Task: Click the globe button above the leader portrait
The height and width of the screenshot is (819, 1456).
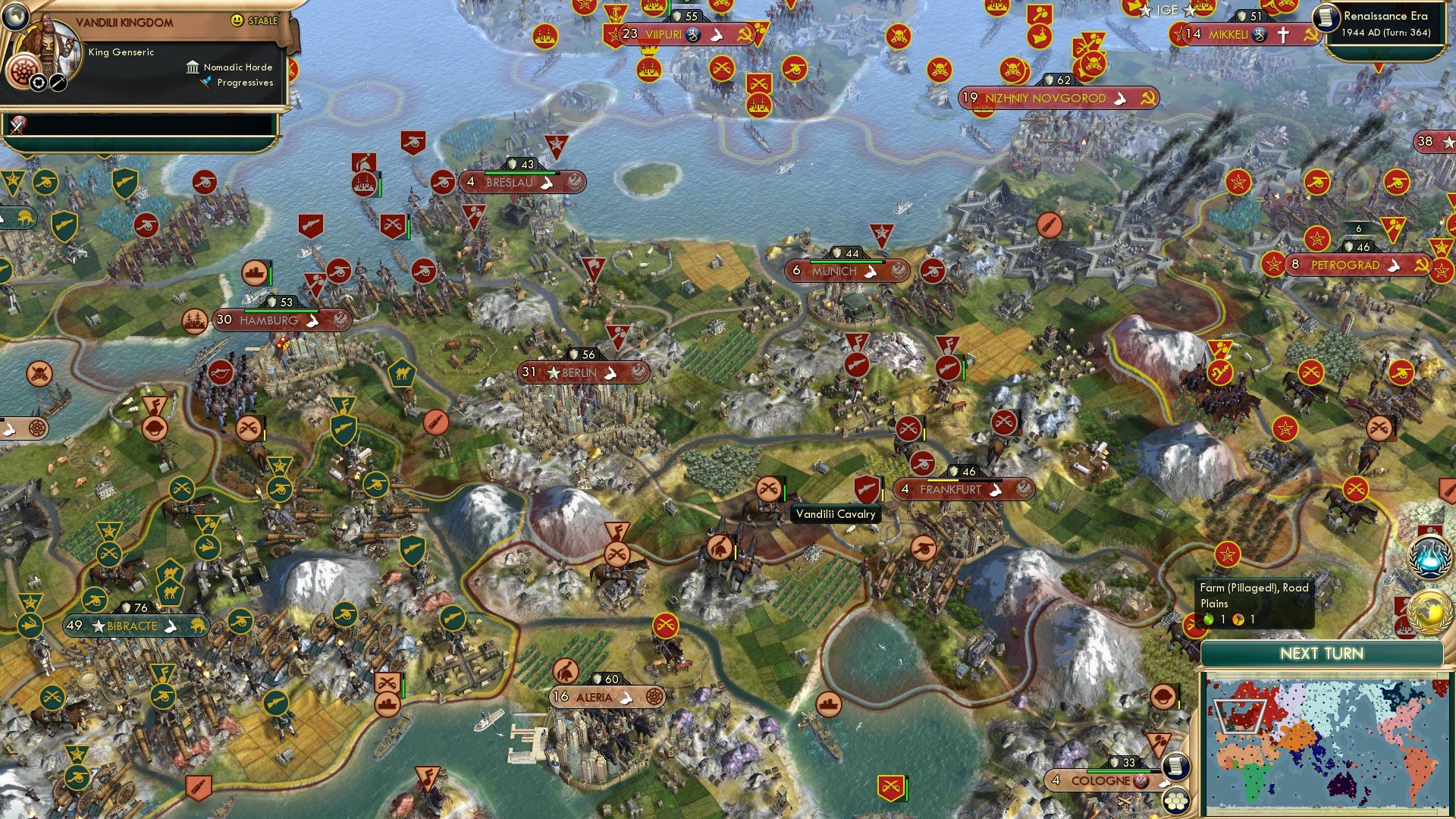Action: [16, 18]
